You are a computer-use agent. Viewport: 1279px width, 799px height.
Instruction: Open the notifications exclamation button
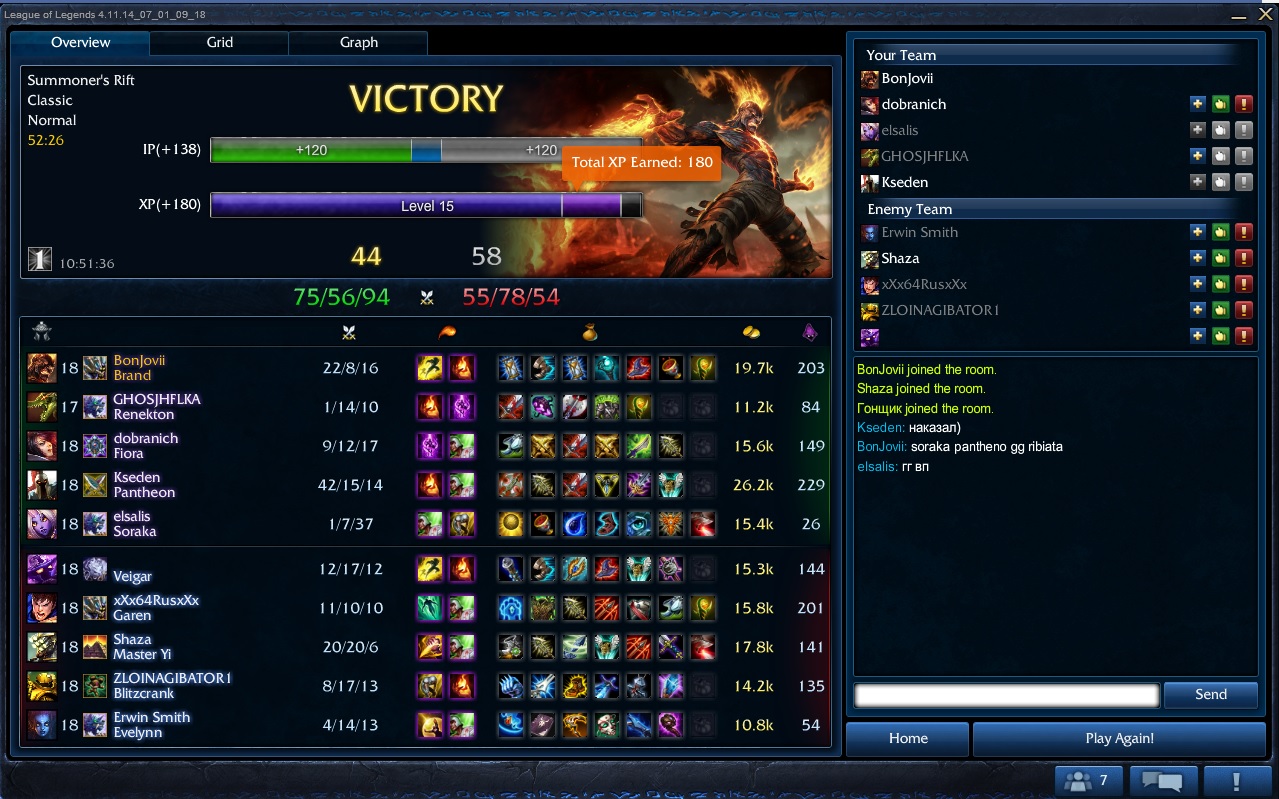(x=1236, y=781)
